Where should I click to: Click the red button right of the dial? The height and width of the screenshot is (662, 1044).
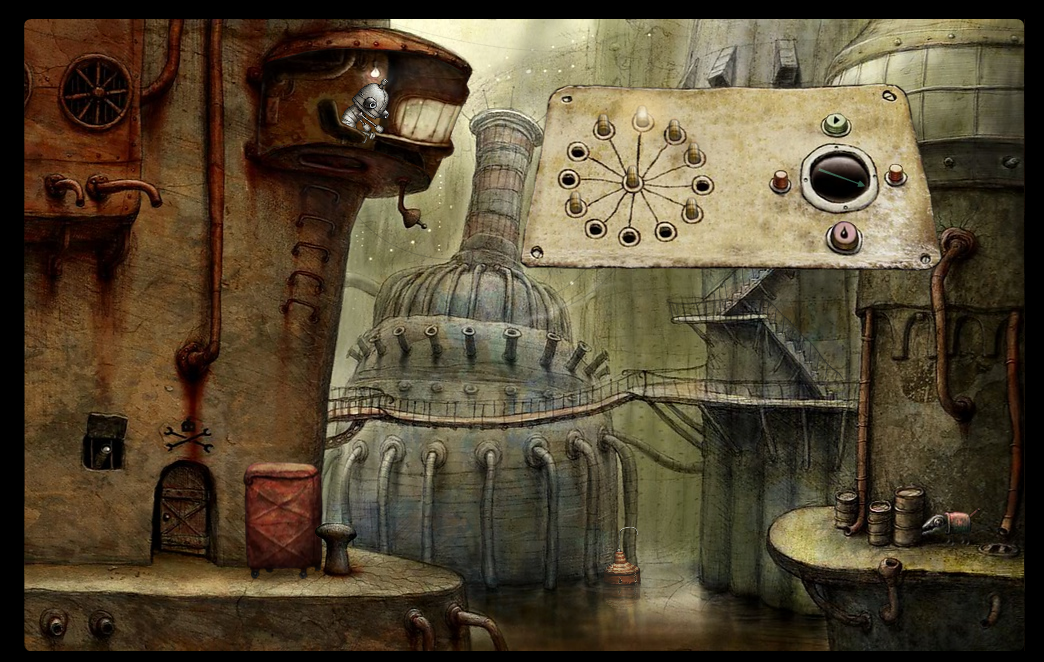(x=895, y=175)
